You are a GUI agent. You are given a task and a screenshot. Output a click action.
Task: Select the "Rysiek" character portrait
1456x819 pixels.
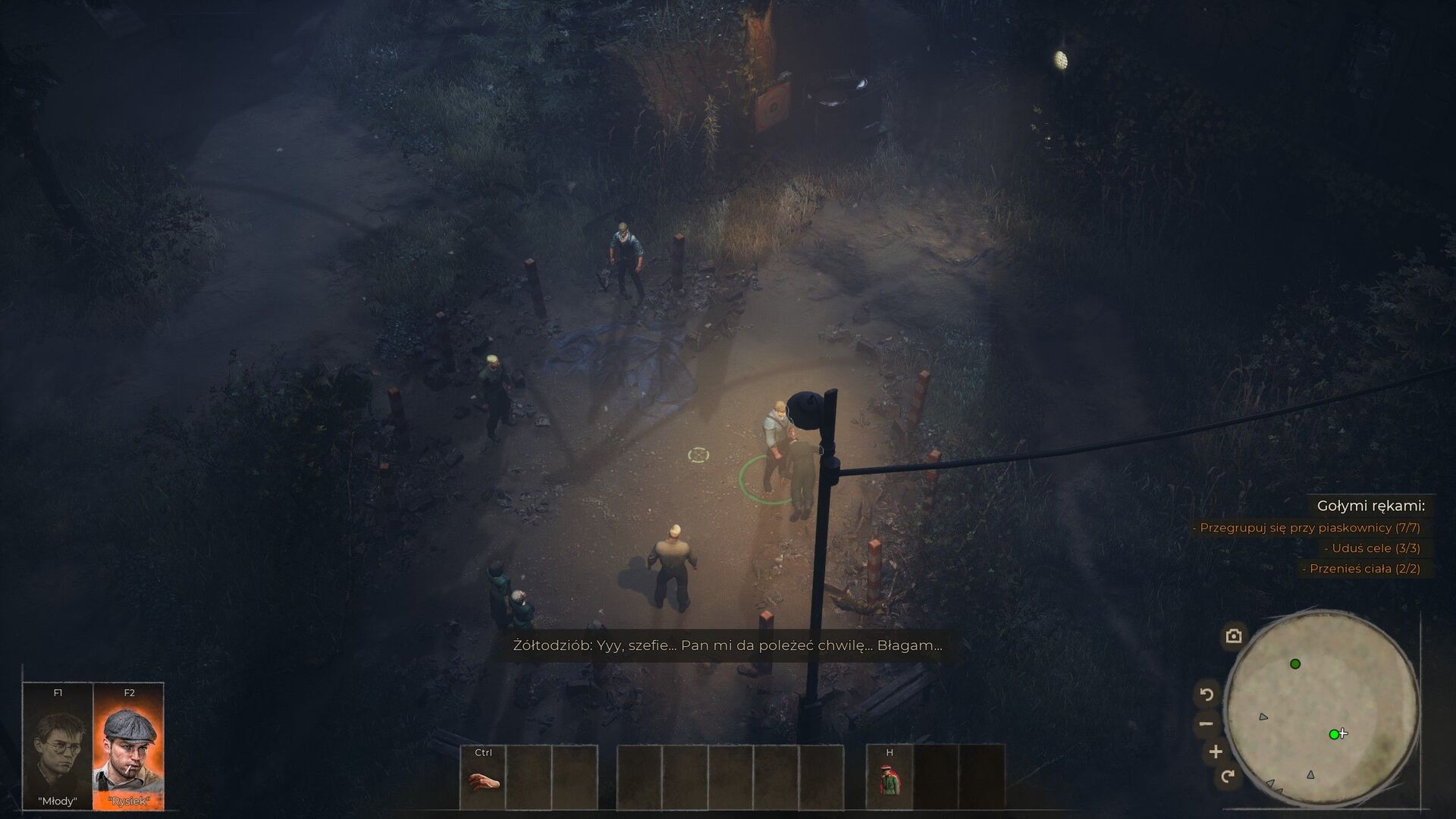click(128, 747)
